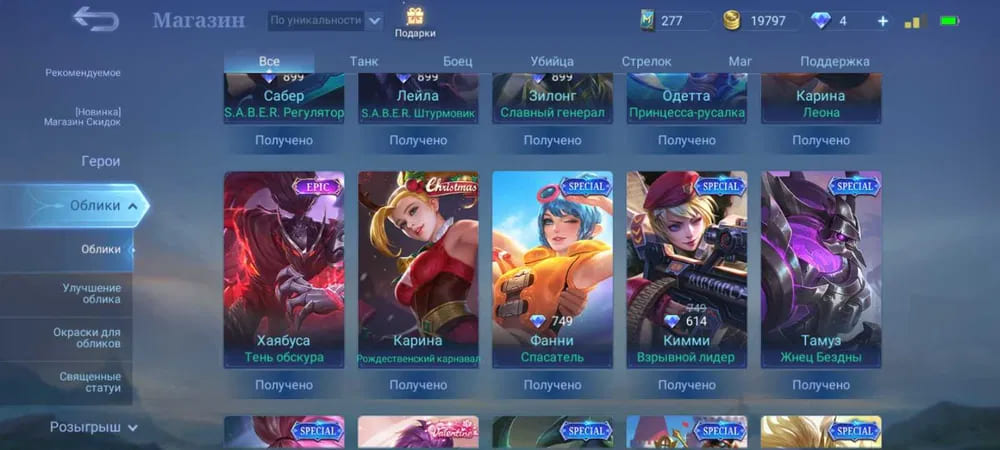Select the Хаябуса Тень обскура skin card

(x=284, y=268)
